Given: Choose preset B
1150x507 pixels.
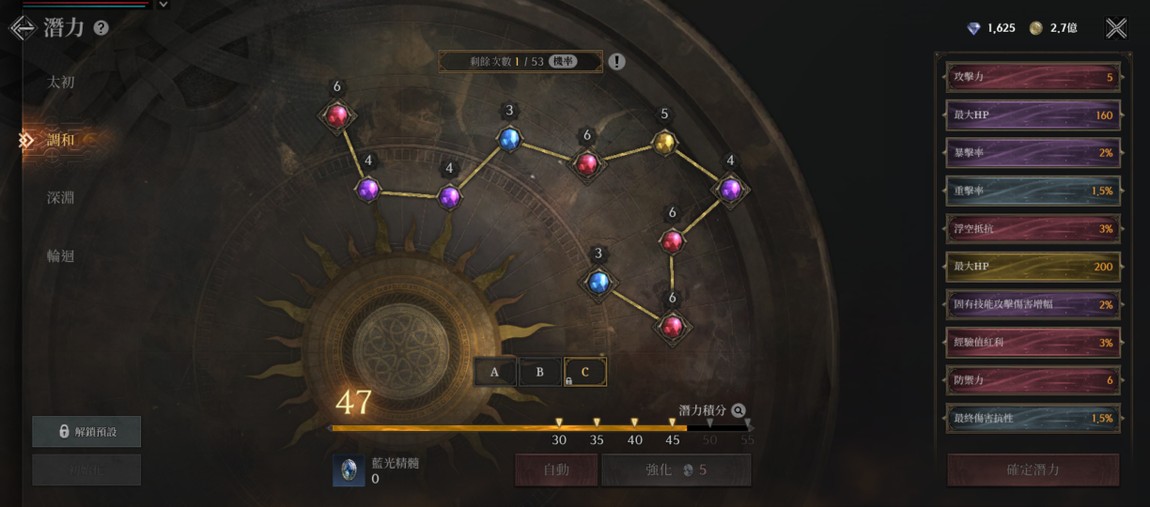Looking at the screenshot, I should (540, 372).
